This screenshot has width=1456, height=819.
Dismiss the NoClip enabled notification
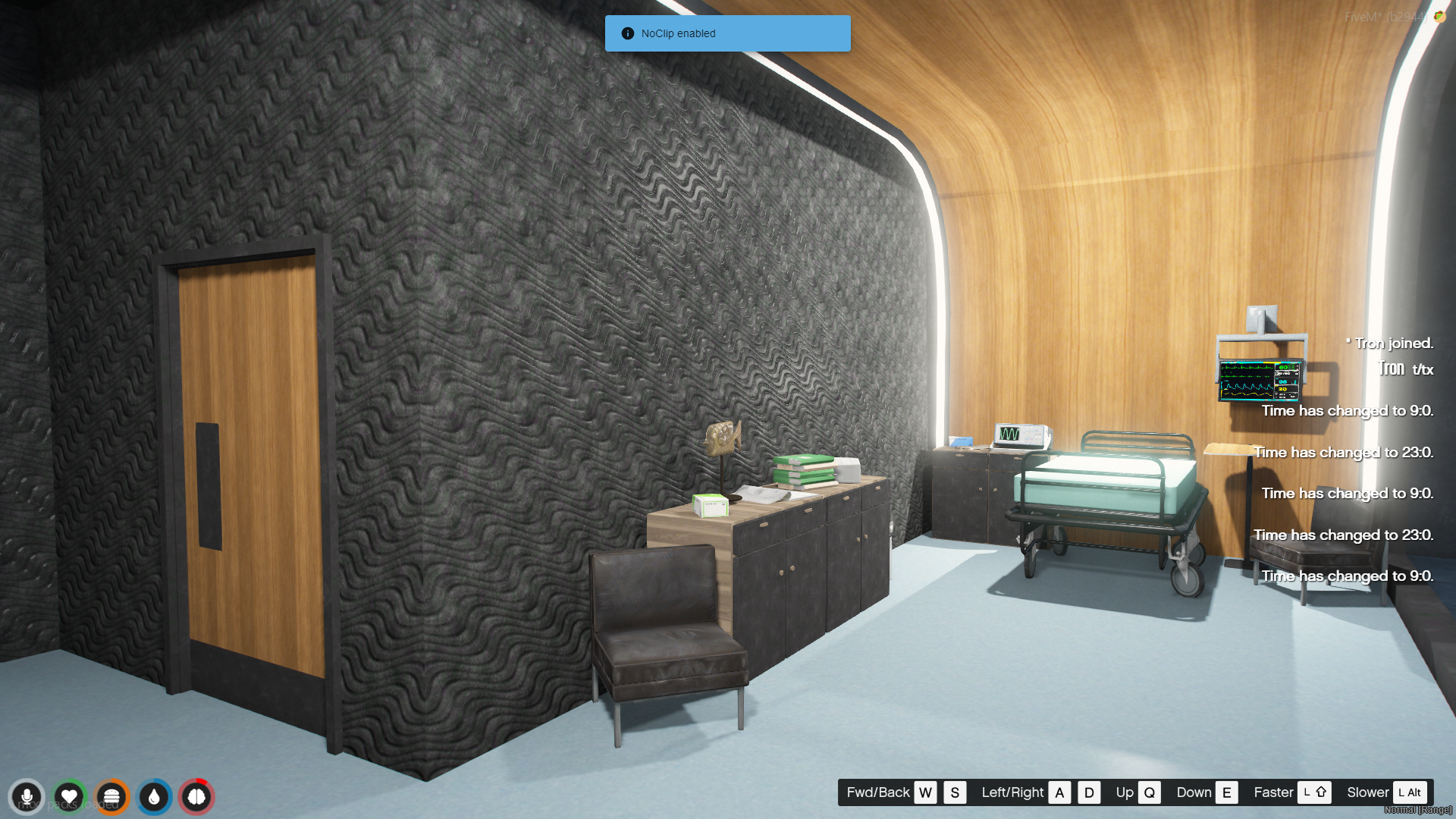[x=727, y=33]
